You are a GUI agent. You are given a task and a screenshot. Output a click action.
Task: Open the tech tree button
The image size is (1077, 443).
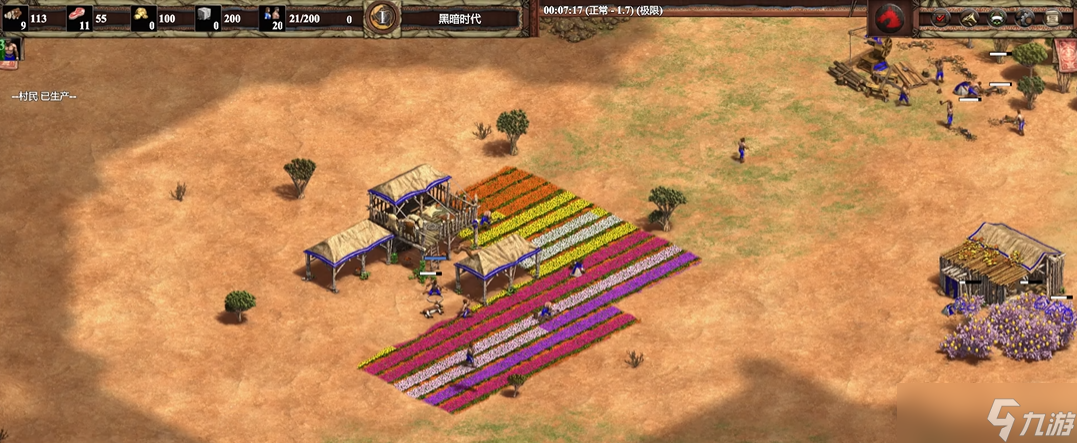click(x=969, y=18)
